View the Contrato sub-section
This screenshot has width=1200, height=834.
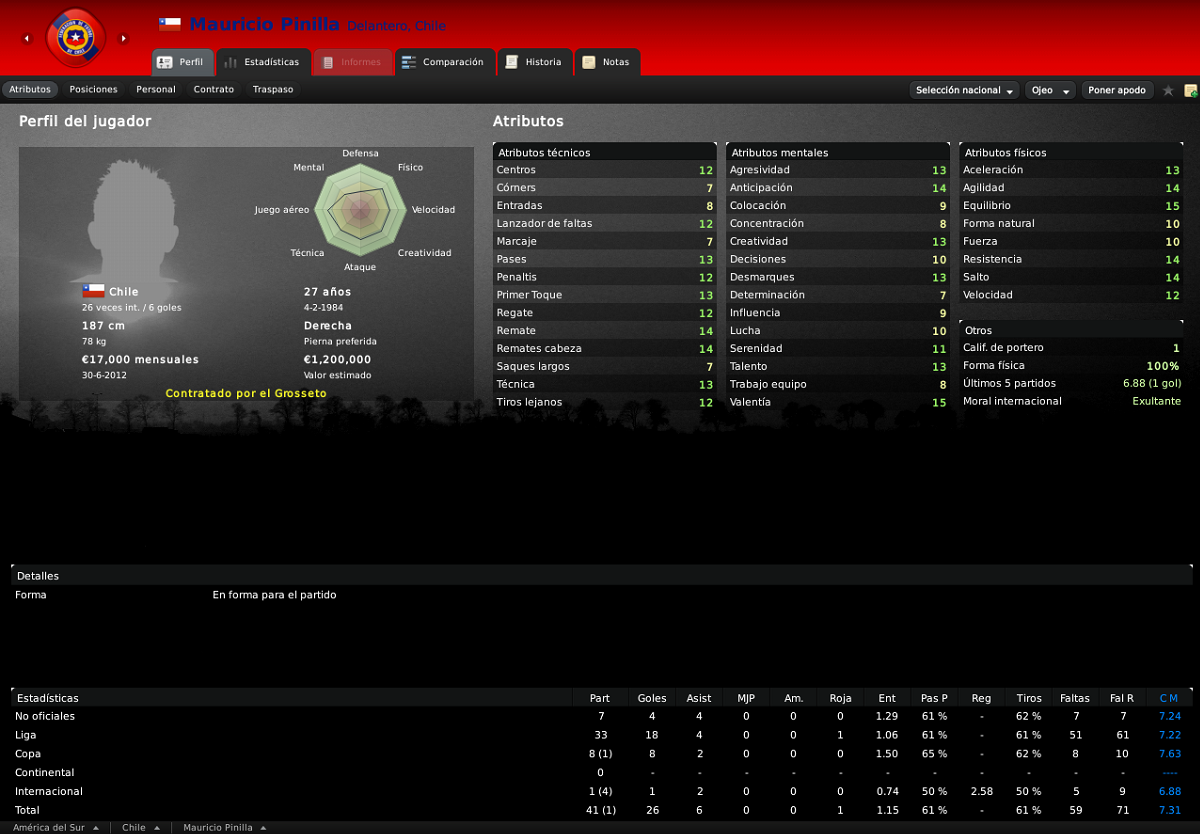[214, 90]
